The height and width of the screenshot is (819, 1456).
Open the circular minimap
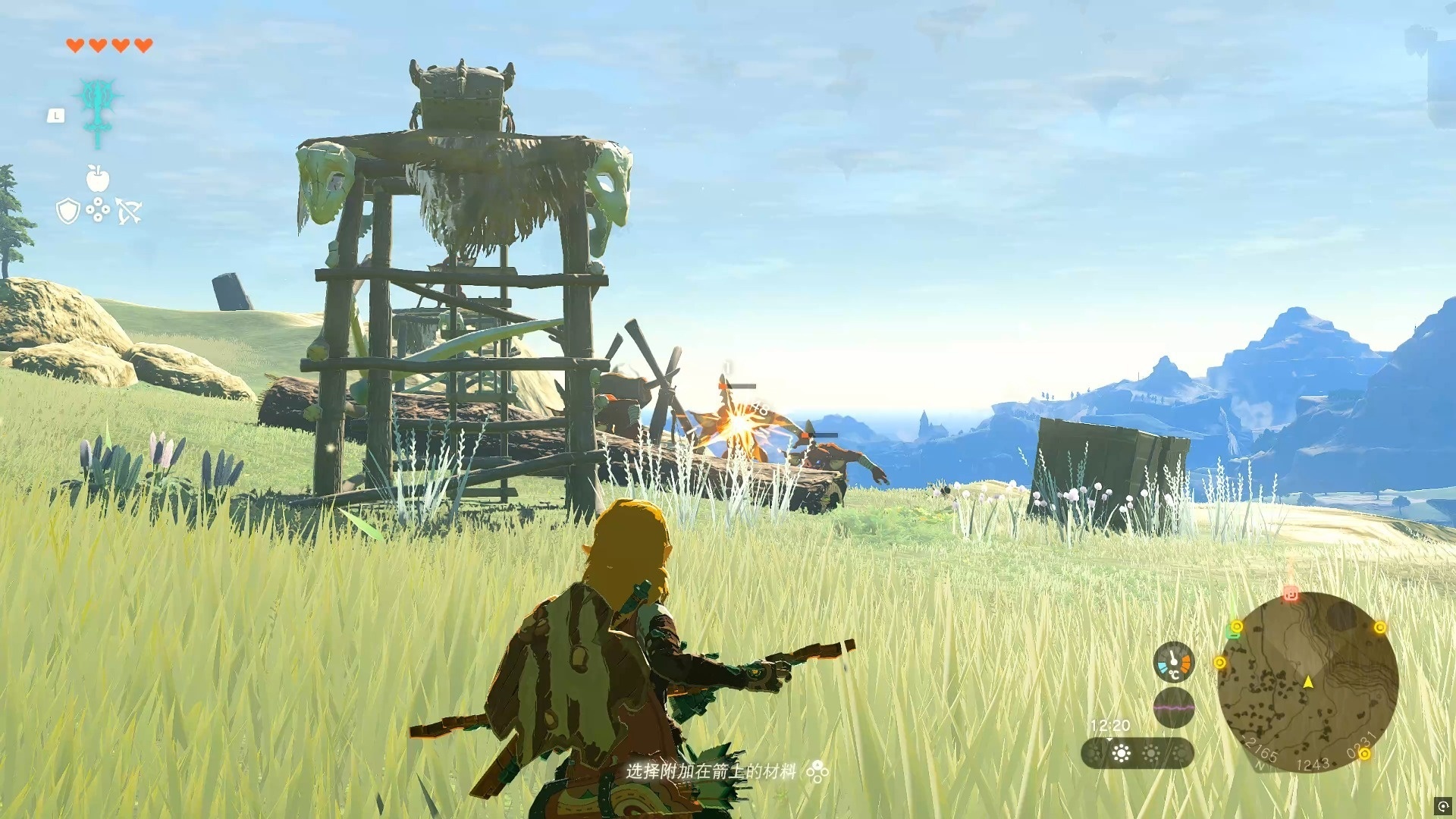click(1307, 682)
